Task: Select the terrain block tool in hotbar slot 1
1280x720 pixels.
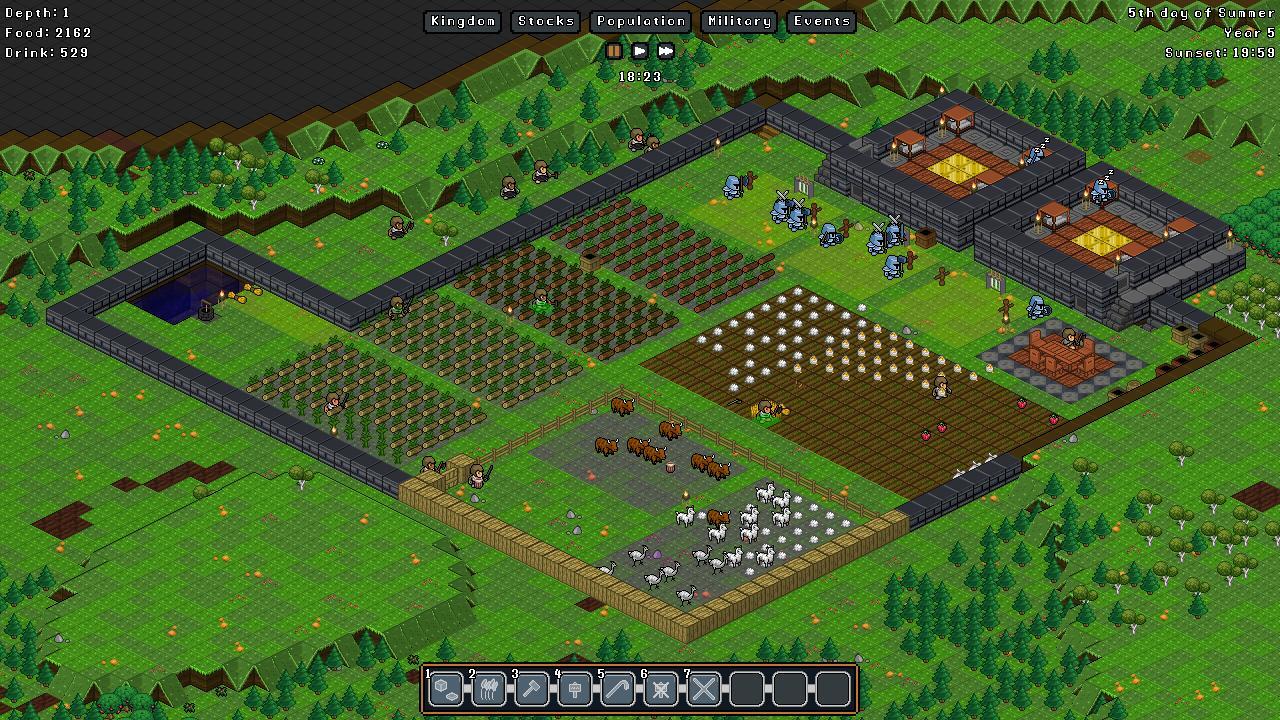Action: 445,689
